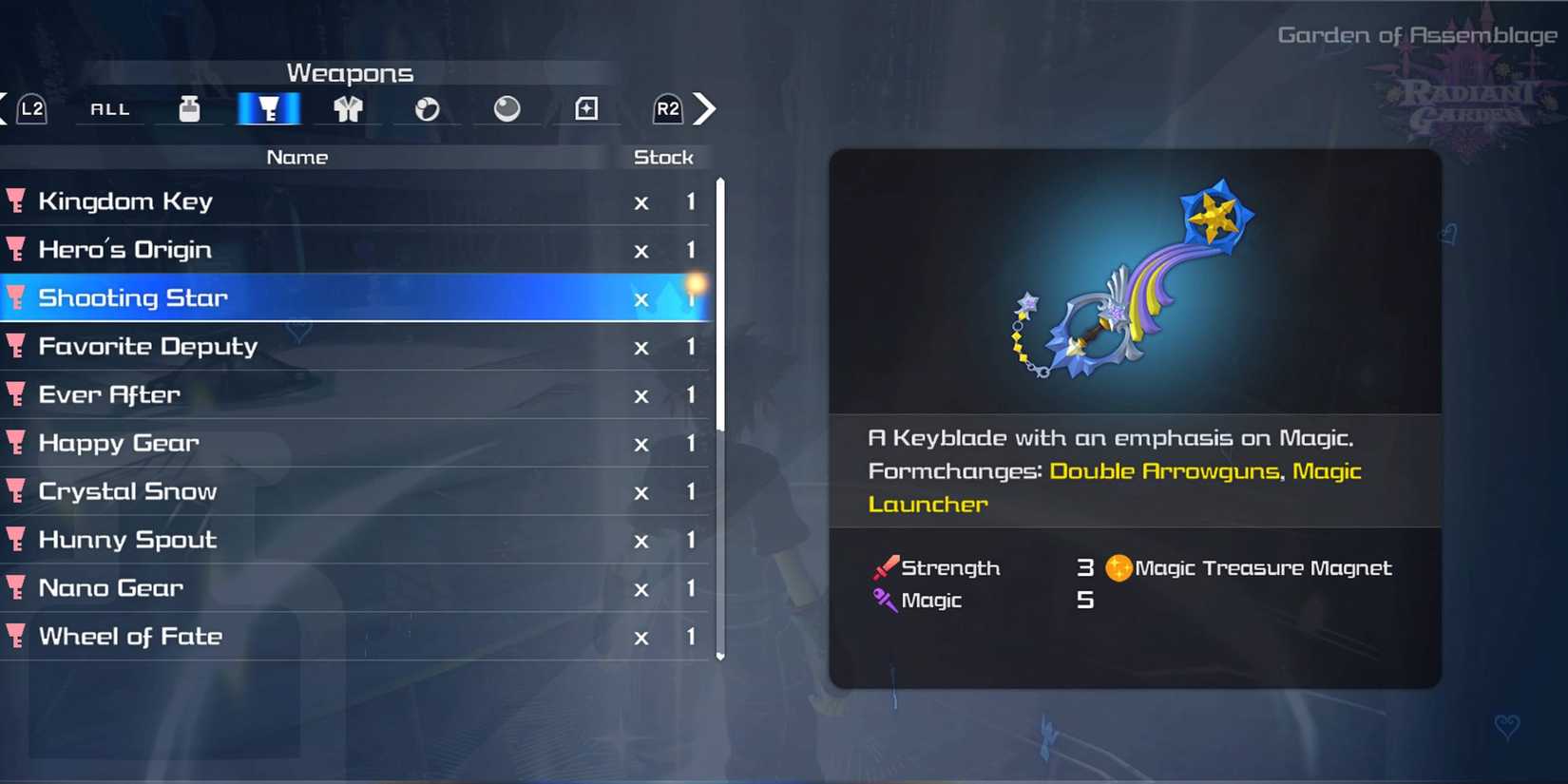This screenshot has height=784, width=1568.
Task: Click the Magic Treasure Magnet coin icon
Action: coord(1120,567)
